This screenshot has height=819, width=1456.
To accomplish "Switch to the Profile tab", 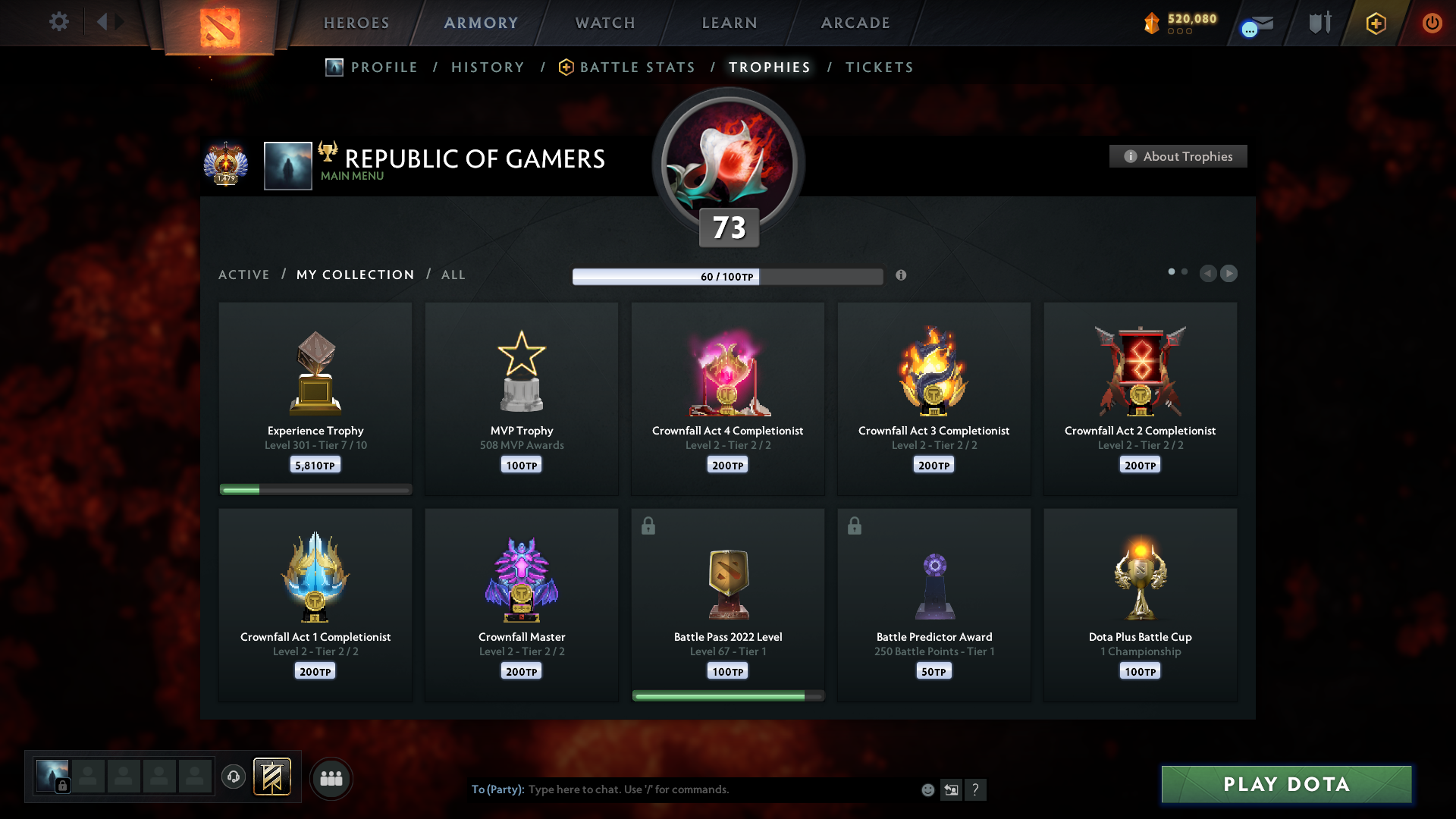I will pyautogui.click(x=384, y=67).
